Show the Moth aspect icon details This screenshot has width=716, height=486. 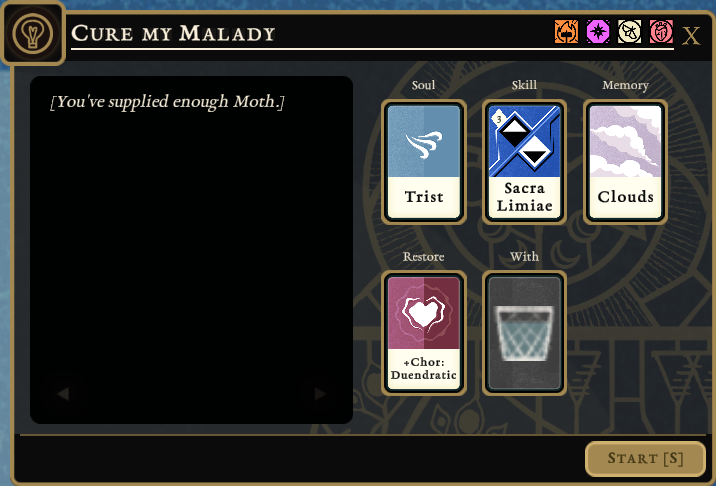pos(629,33)
